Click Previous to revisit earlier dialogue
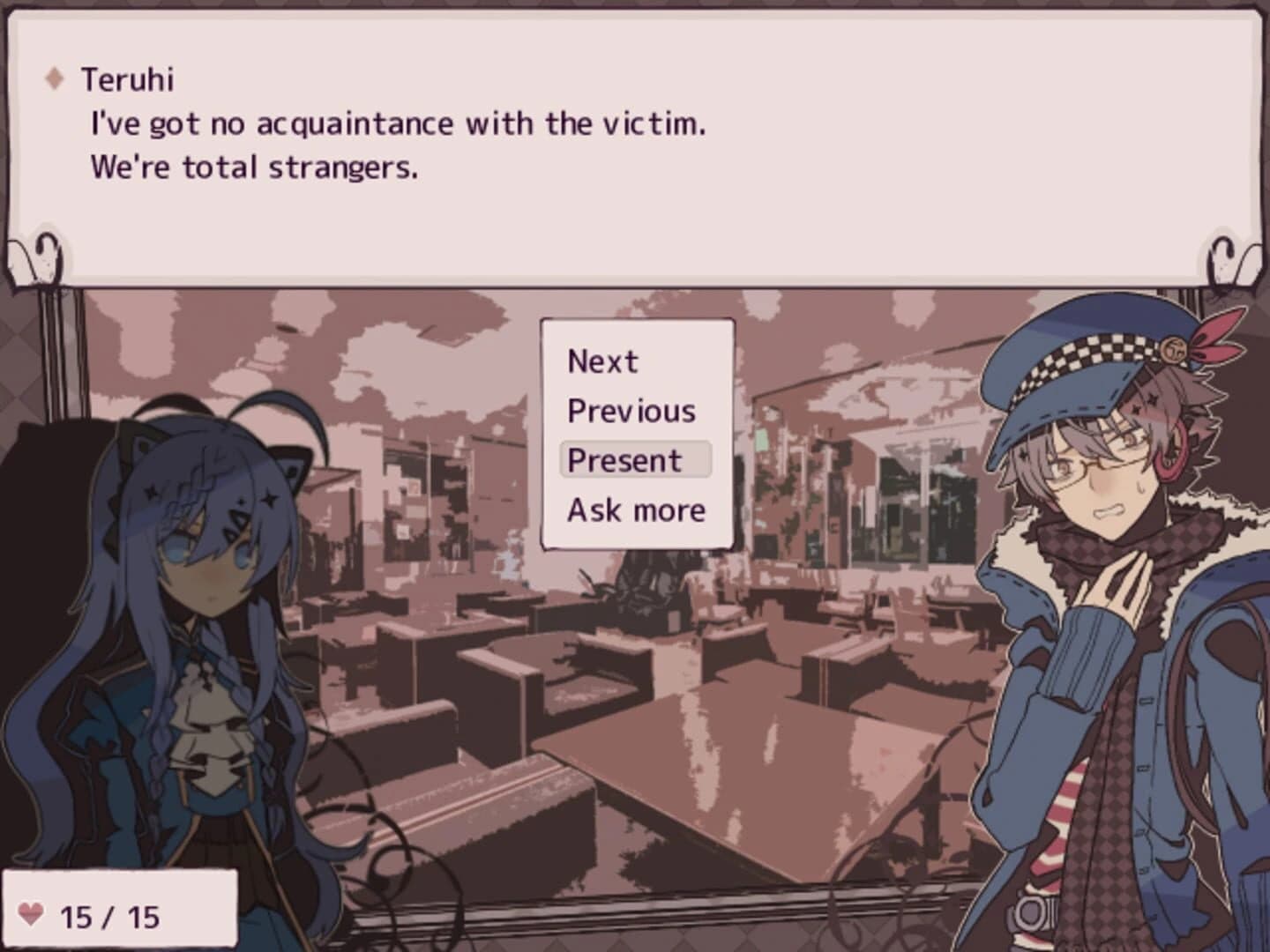The image size is (1270, 952). point(631,409)
